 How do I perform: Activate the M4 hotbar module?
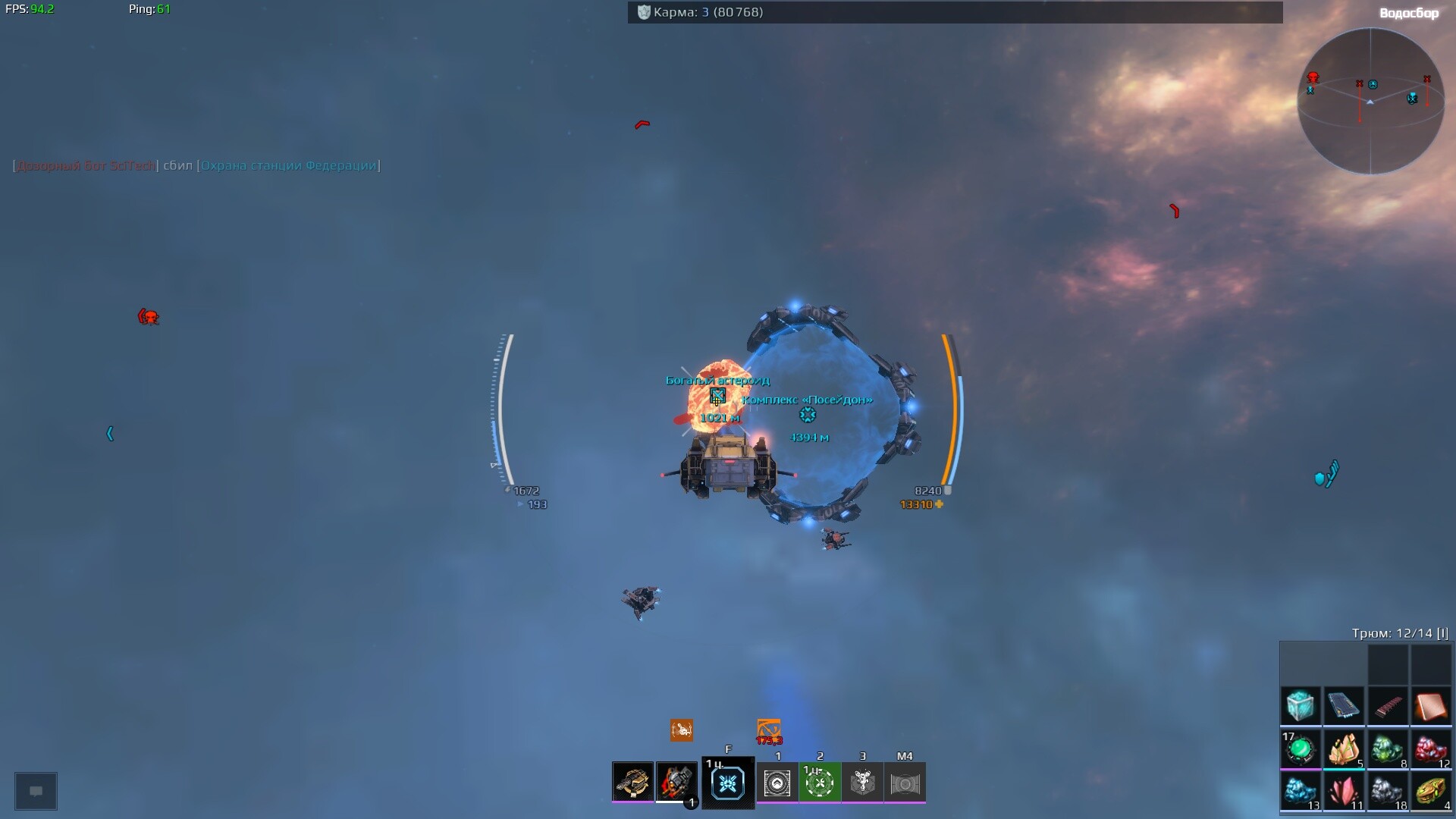pos(905,783)
